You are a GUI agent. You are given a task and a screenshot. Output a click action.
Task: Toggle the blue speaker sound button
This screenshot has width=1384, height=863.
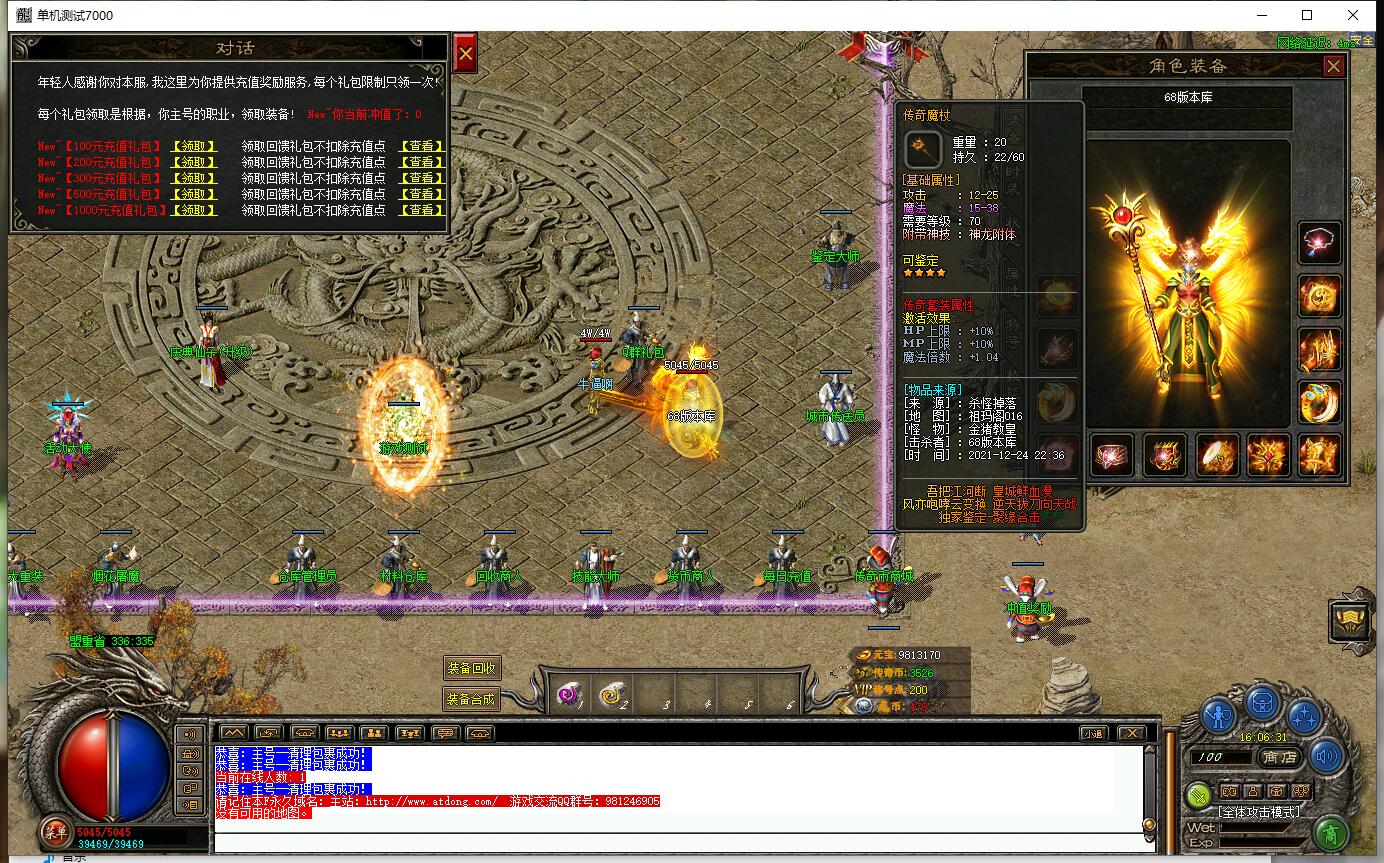pos(1326,756)
